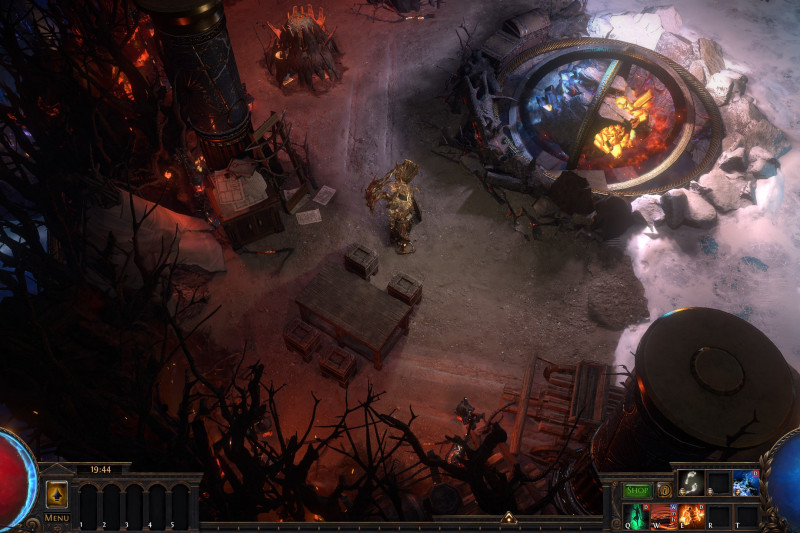Activate the blue icy skill icon
Screen dimensions: 800x533
(745, 482)
